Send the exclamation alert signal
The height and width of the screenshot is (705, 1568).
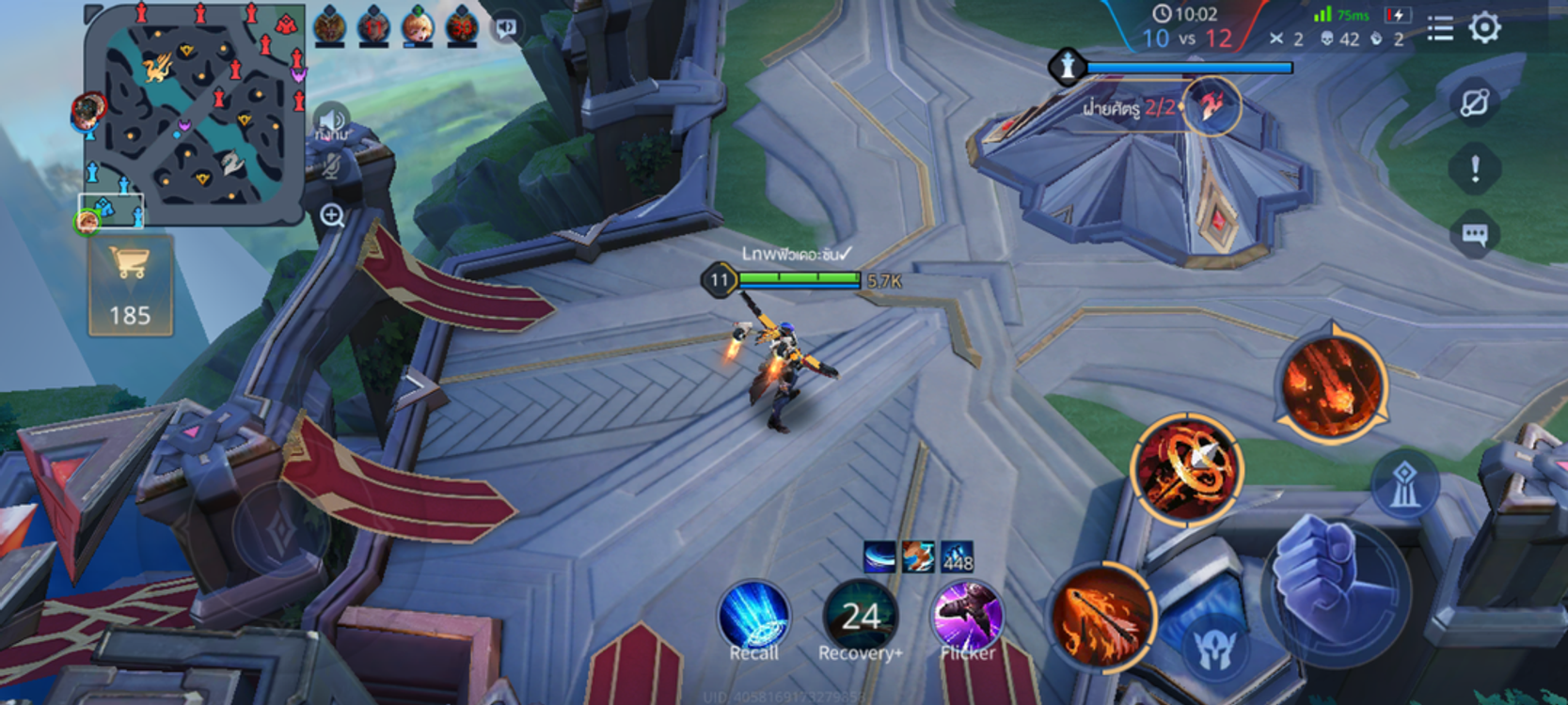tap(1474, 169)
